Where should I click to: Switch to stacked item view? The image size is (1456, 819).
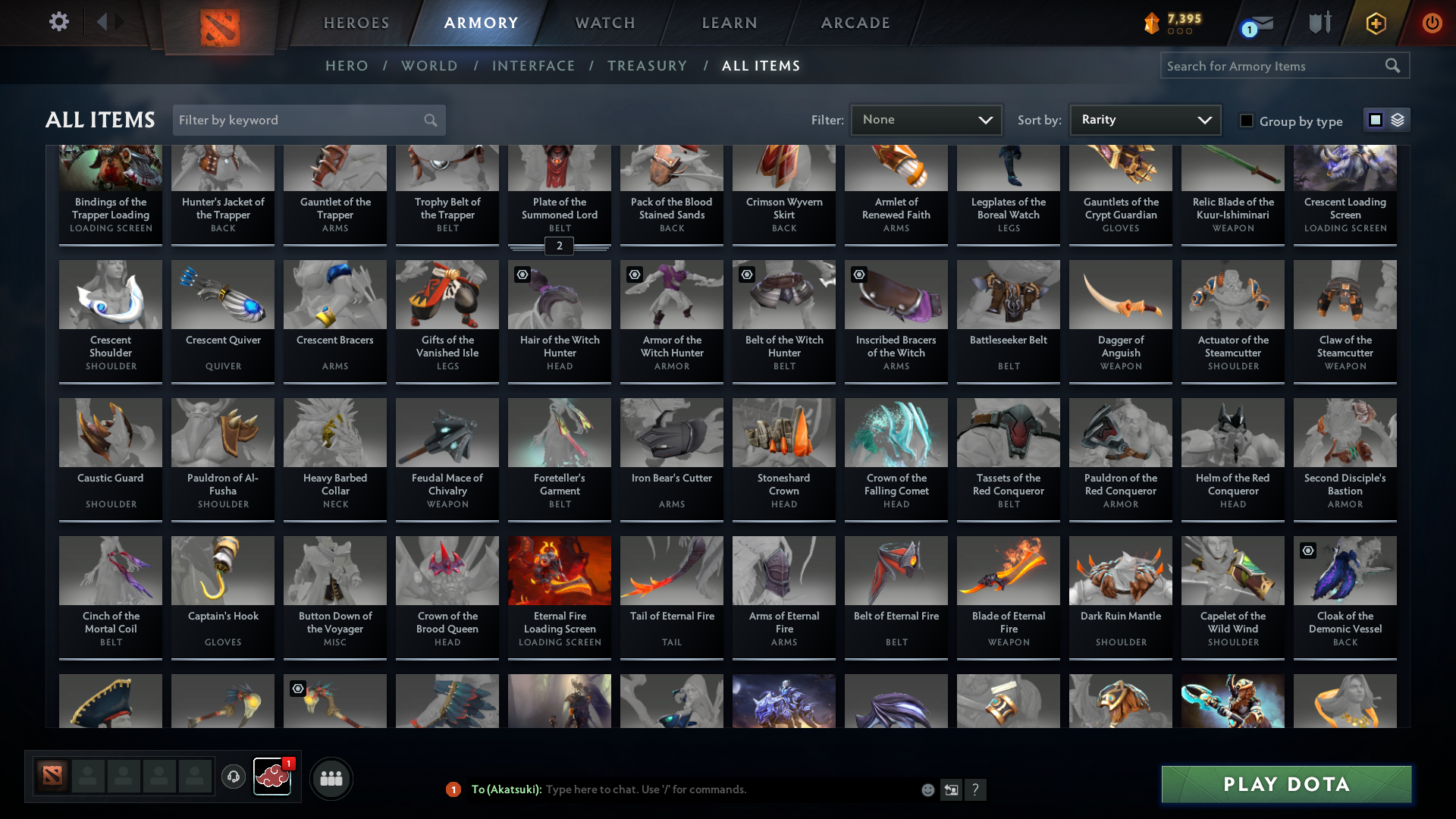coord(1398,120)
